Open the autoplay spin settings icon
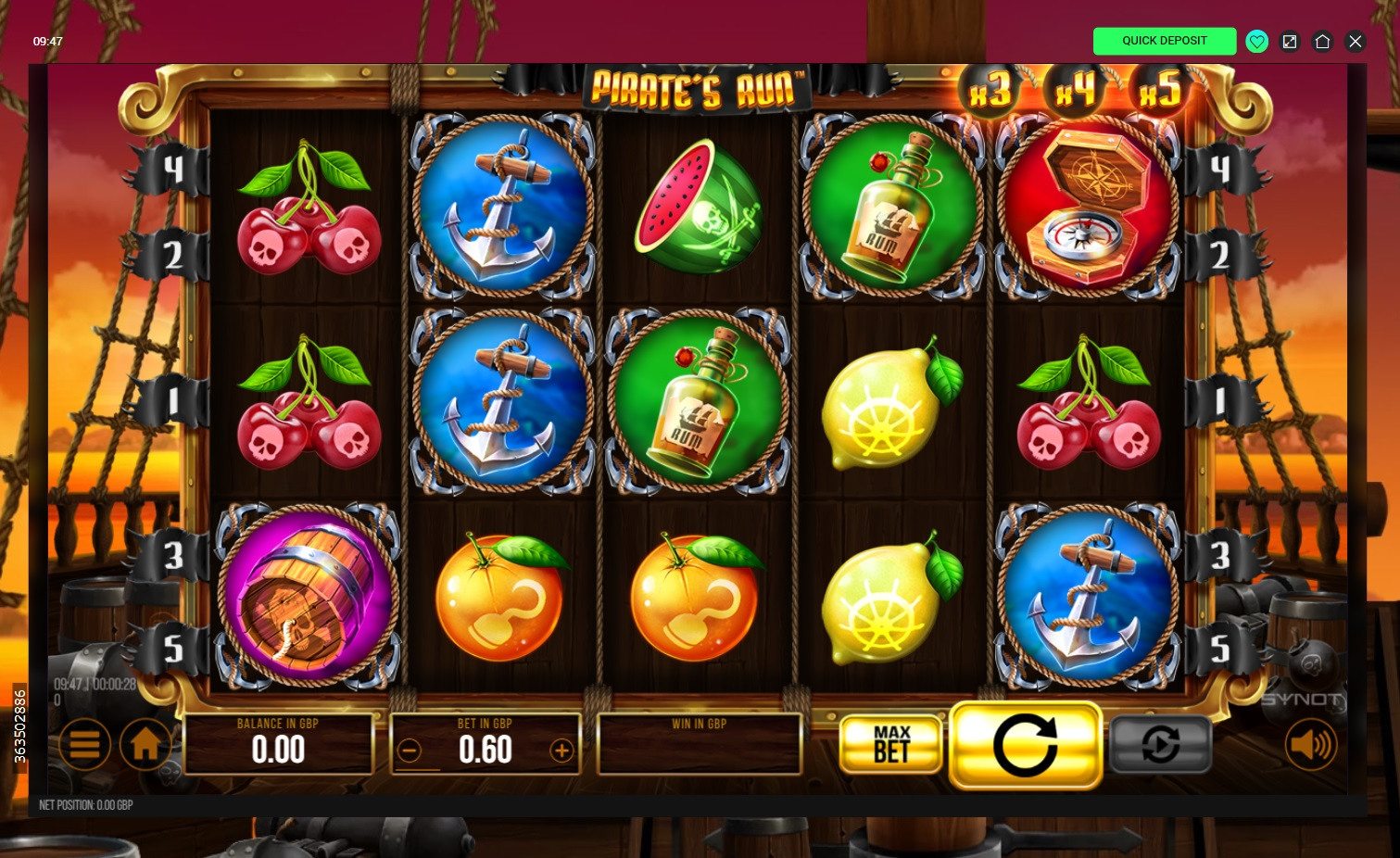This screenshot has height=858, width=1400. coord(1160,745)
